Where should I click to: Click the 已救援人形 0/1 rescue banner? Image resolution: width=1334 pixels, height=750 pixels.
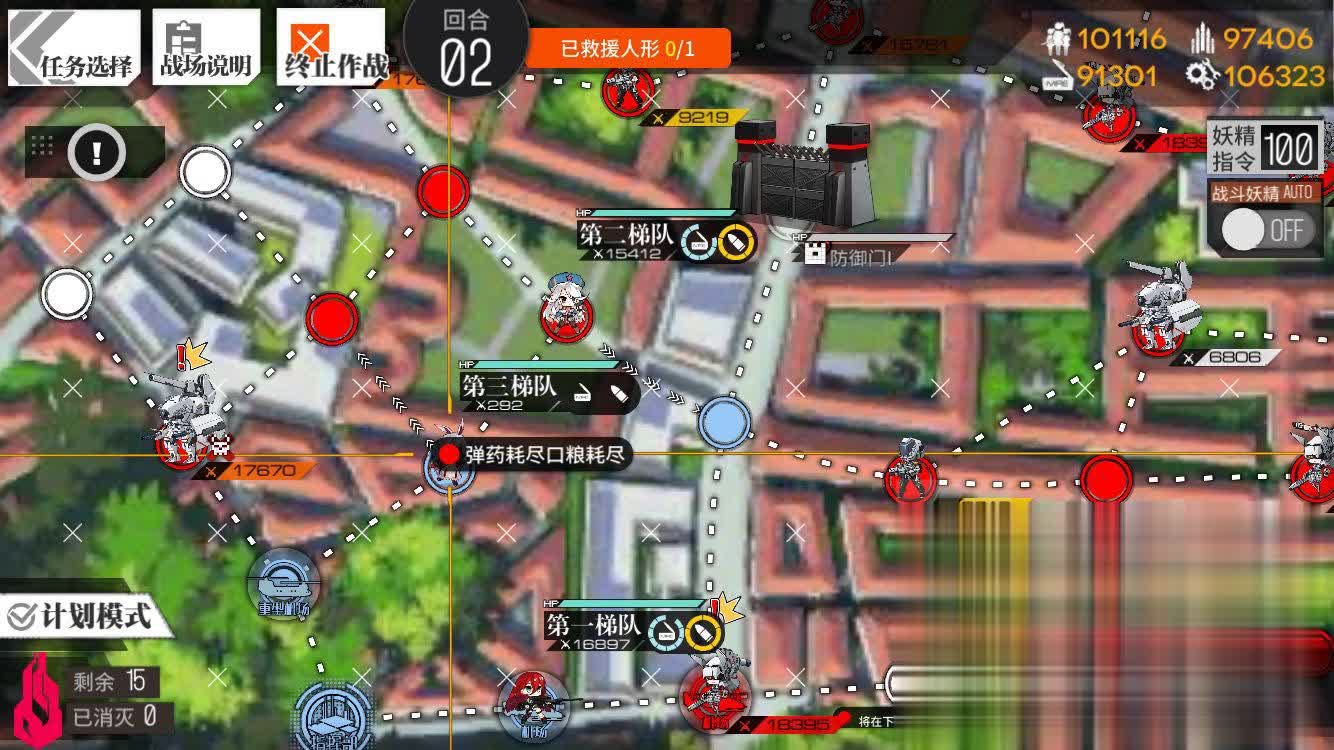pyautogui.click(x=631, y=46)
